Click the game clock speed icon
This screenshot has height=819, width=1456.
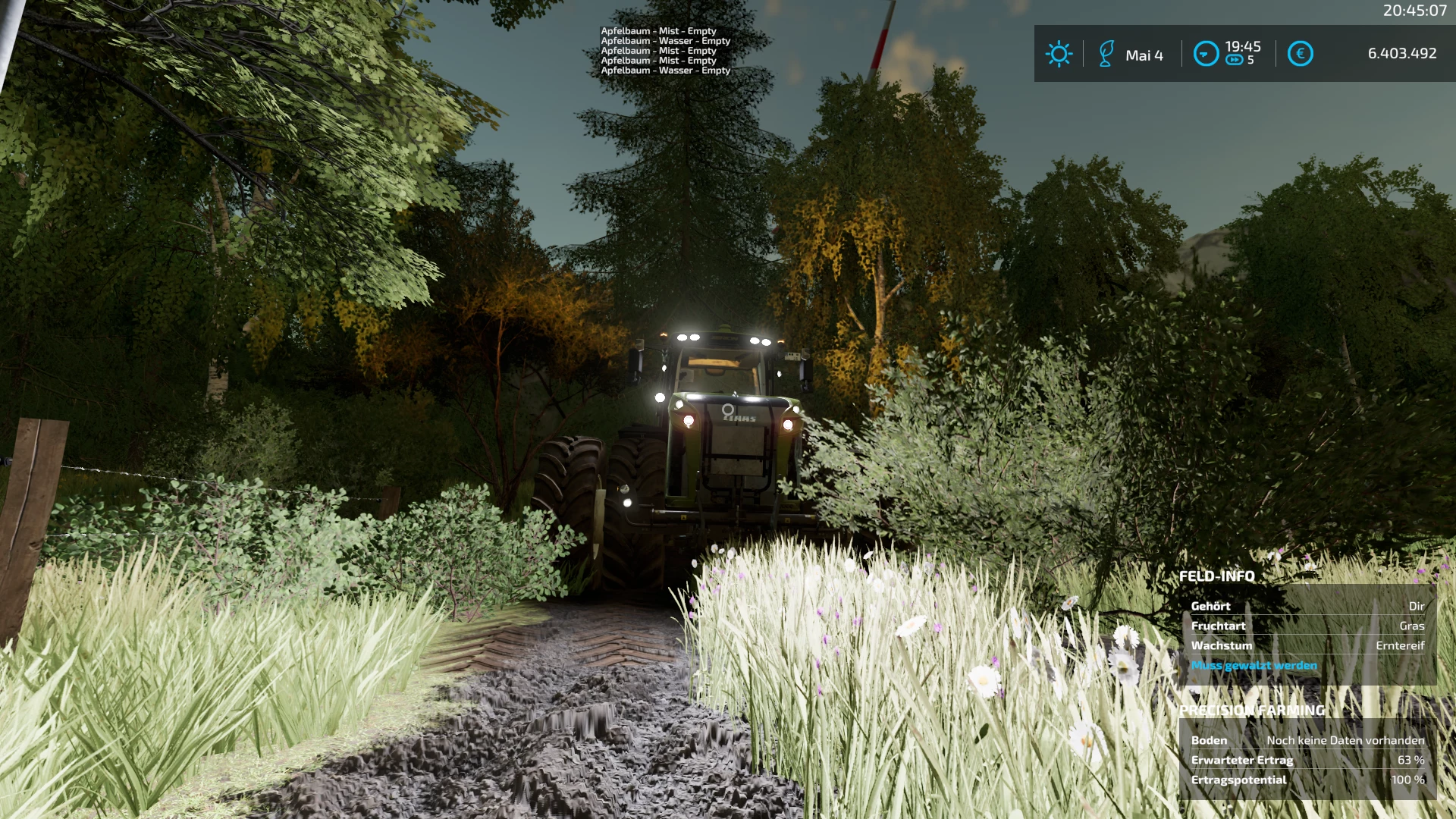point(1206,54)
